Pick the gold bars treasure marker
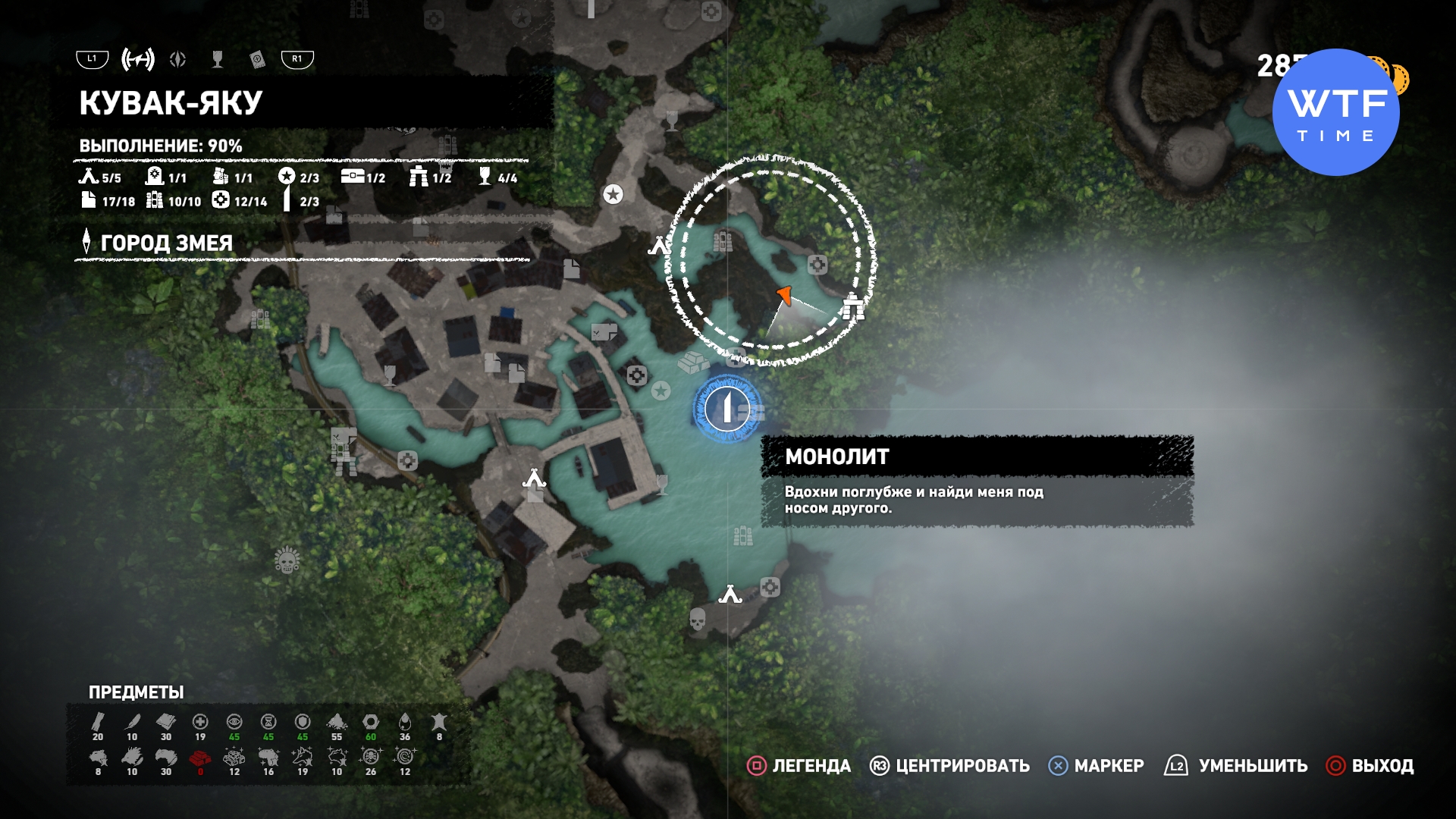The image size is (1456, 819). (692, 362)
